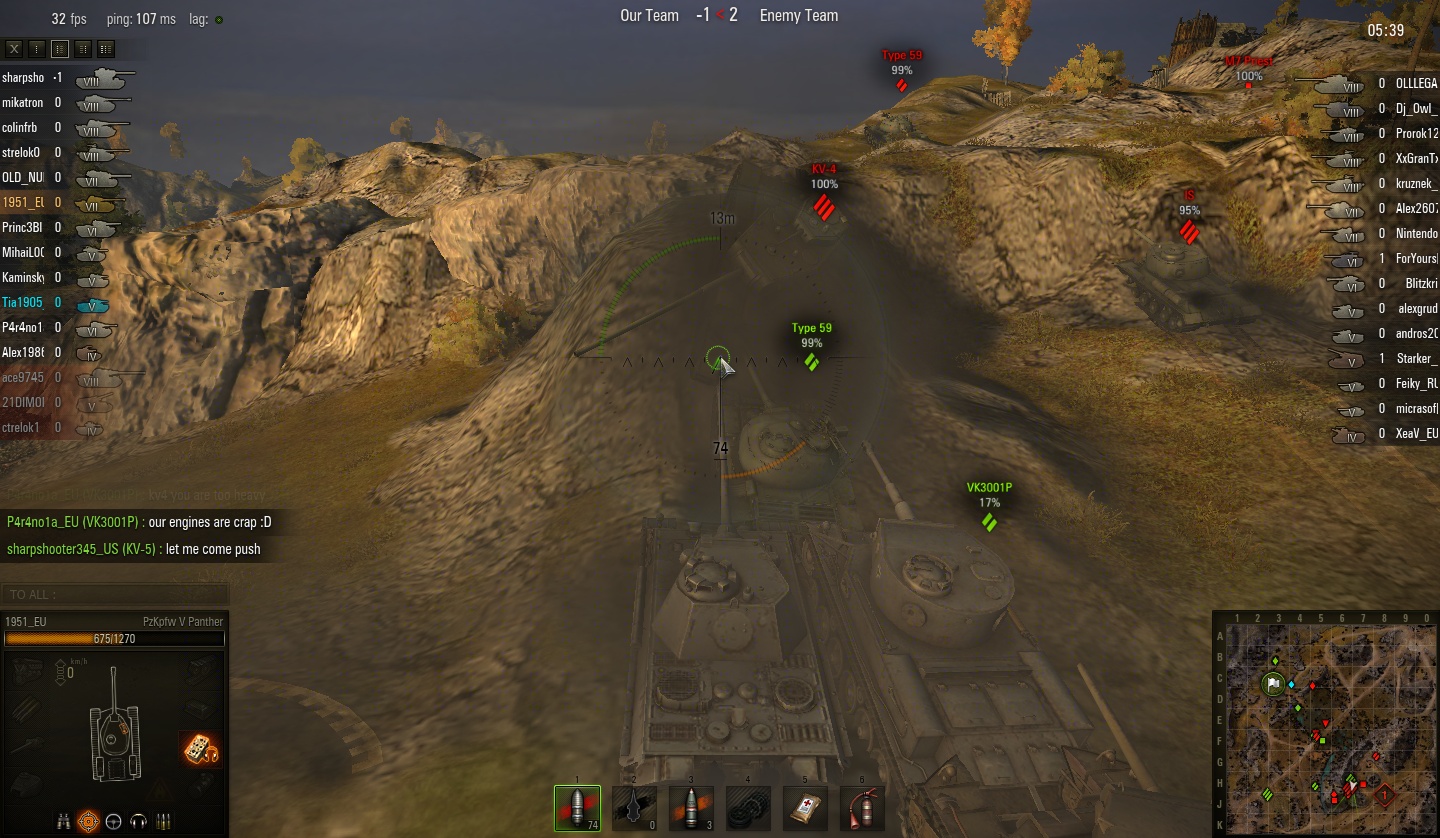Hide the team player list with the X button

(x=14, y=48)
